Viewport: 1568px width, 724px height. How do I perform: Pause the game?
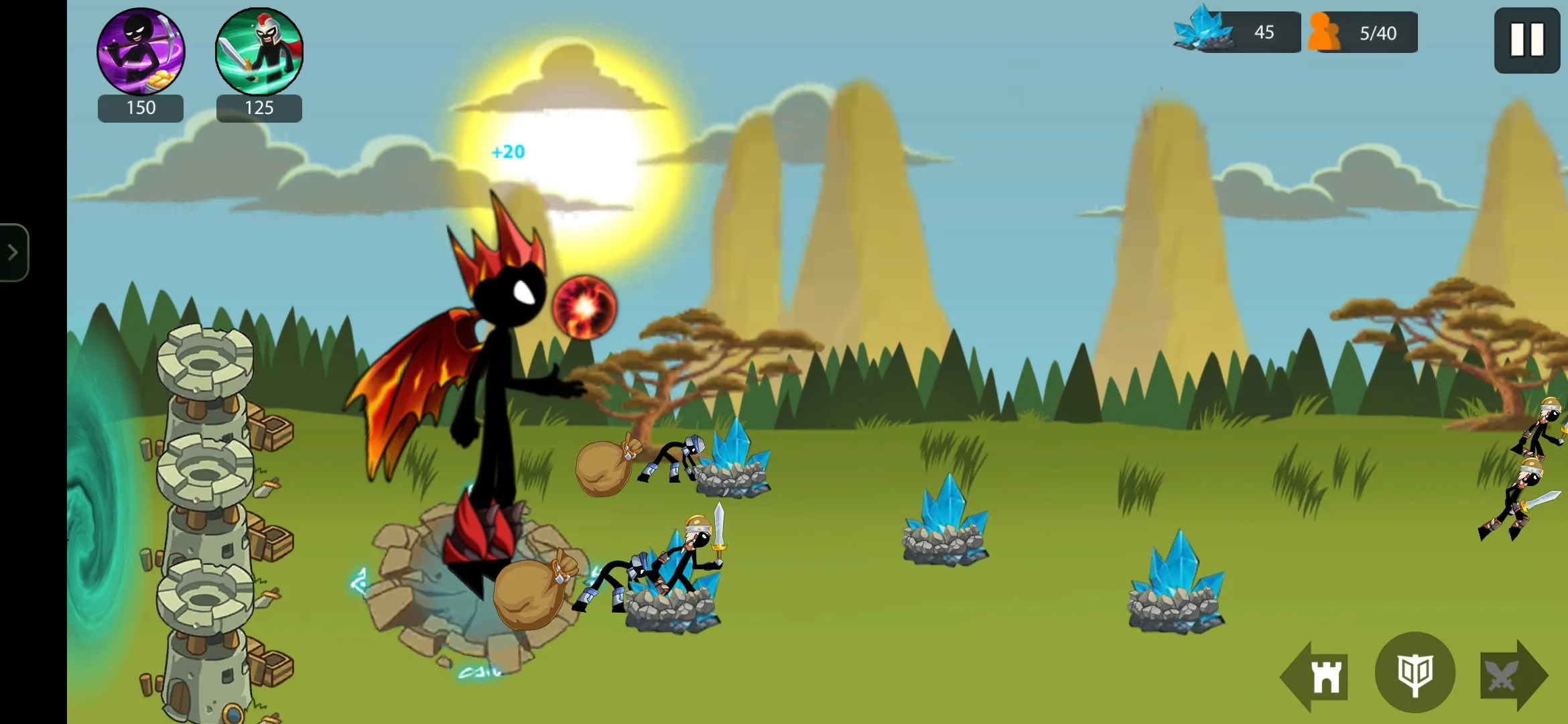(x=1526, y=40)
